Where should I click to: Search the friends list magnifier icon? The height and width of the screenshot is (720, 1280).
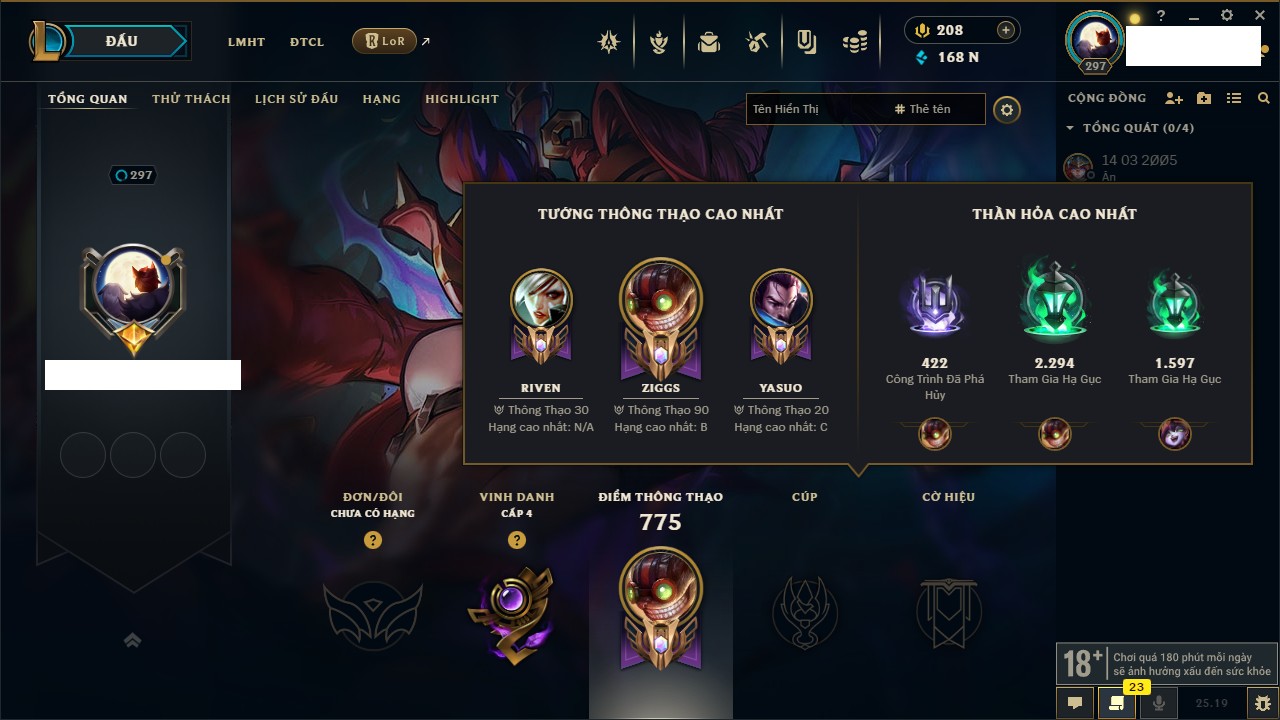1264,98
